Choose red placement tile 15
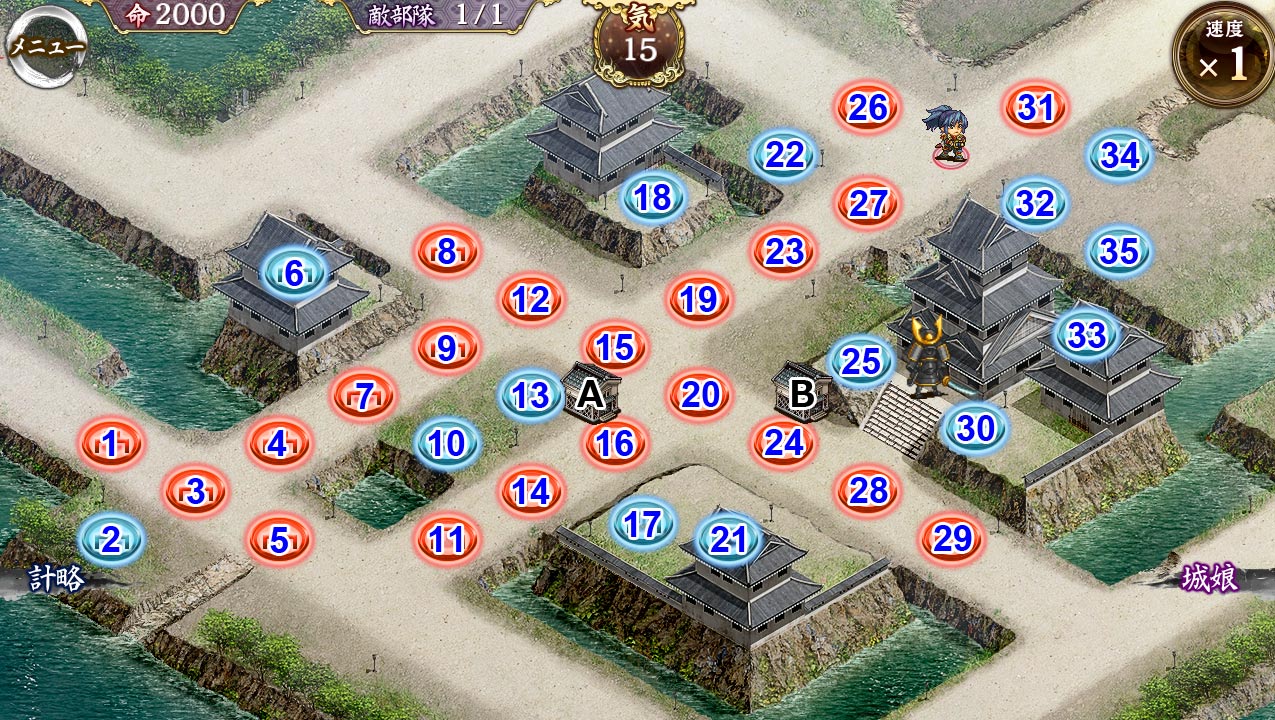 click(615, 347)
